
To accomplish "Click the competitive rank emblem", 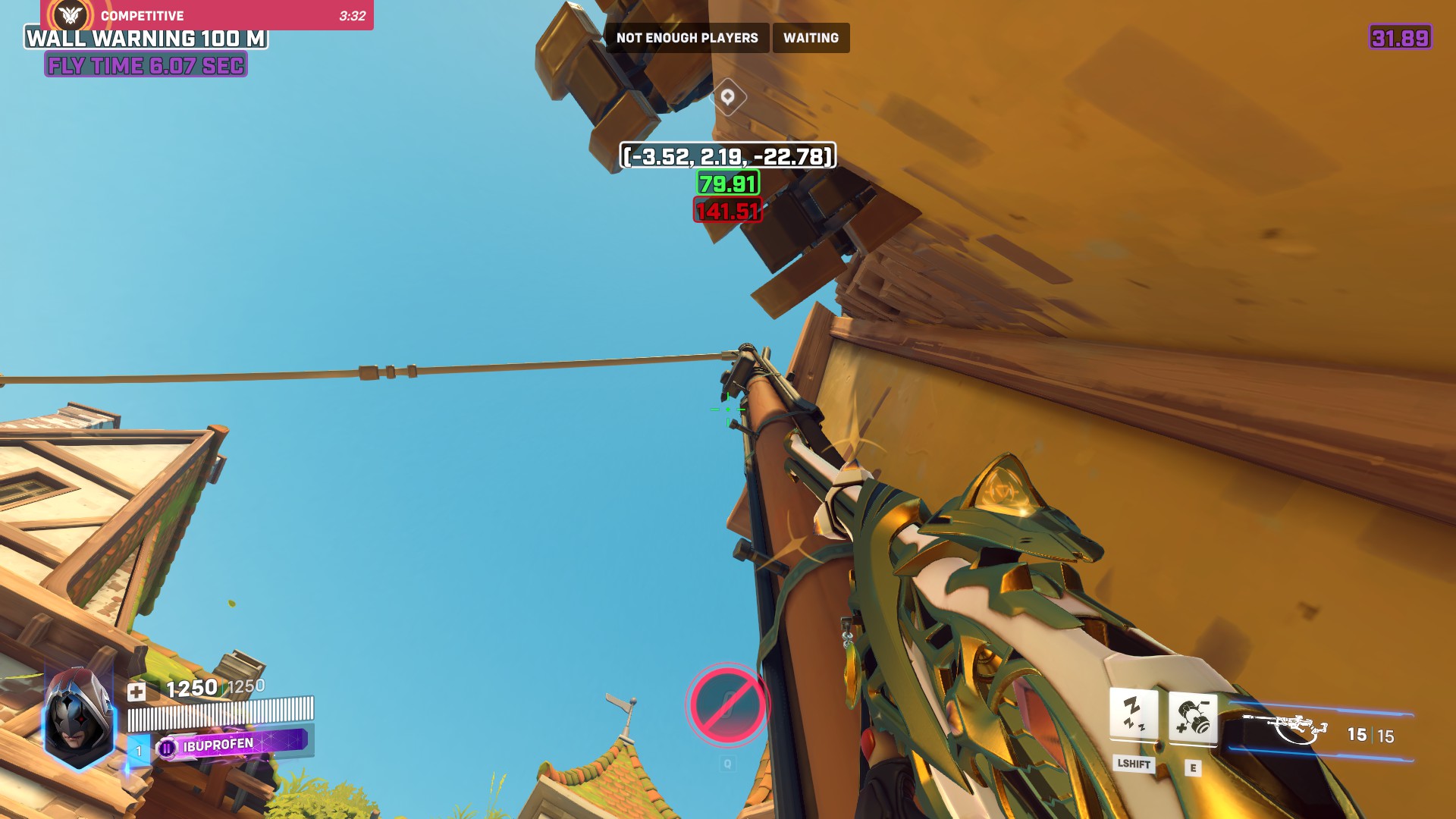I will coord(71,16).
